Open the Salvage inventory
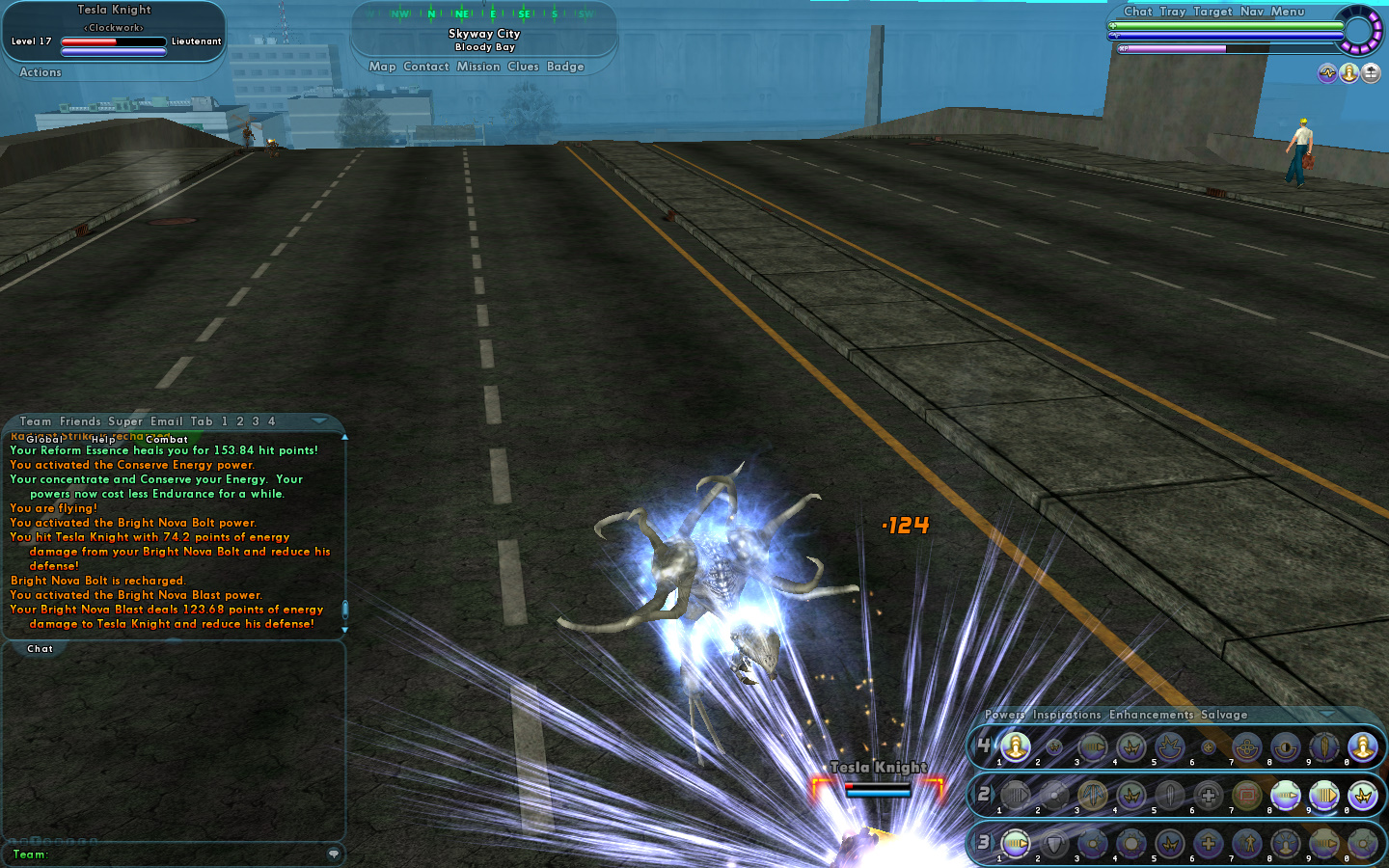 pos(1224,715)
